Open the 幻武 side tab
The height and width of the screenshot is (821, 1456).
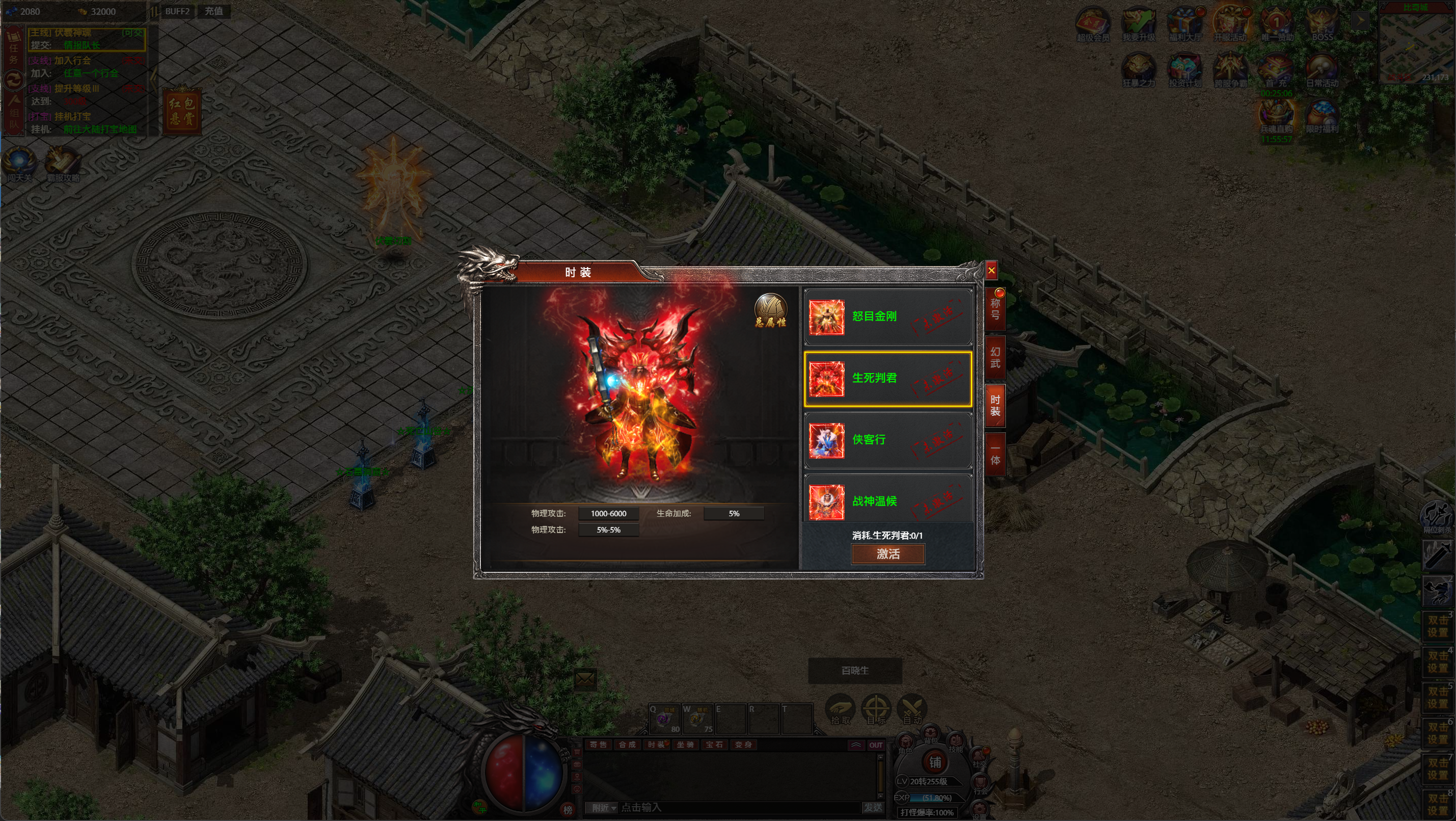995,358
